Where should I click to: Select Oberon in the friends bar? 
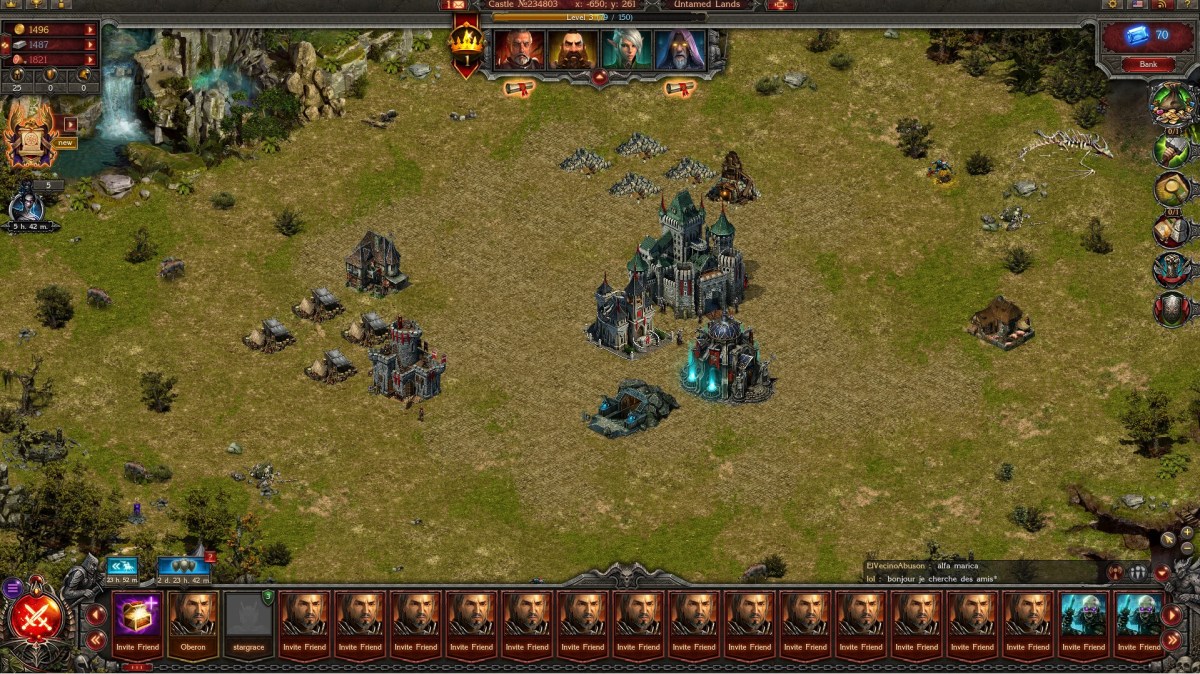pos(193,620)
